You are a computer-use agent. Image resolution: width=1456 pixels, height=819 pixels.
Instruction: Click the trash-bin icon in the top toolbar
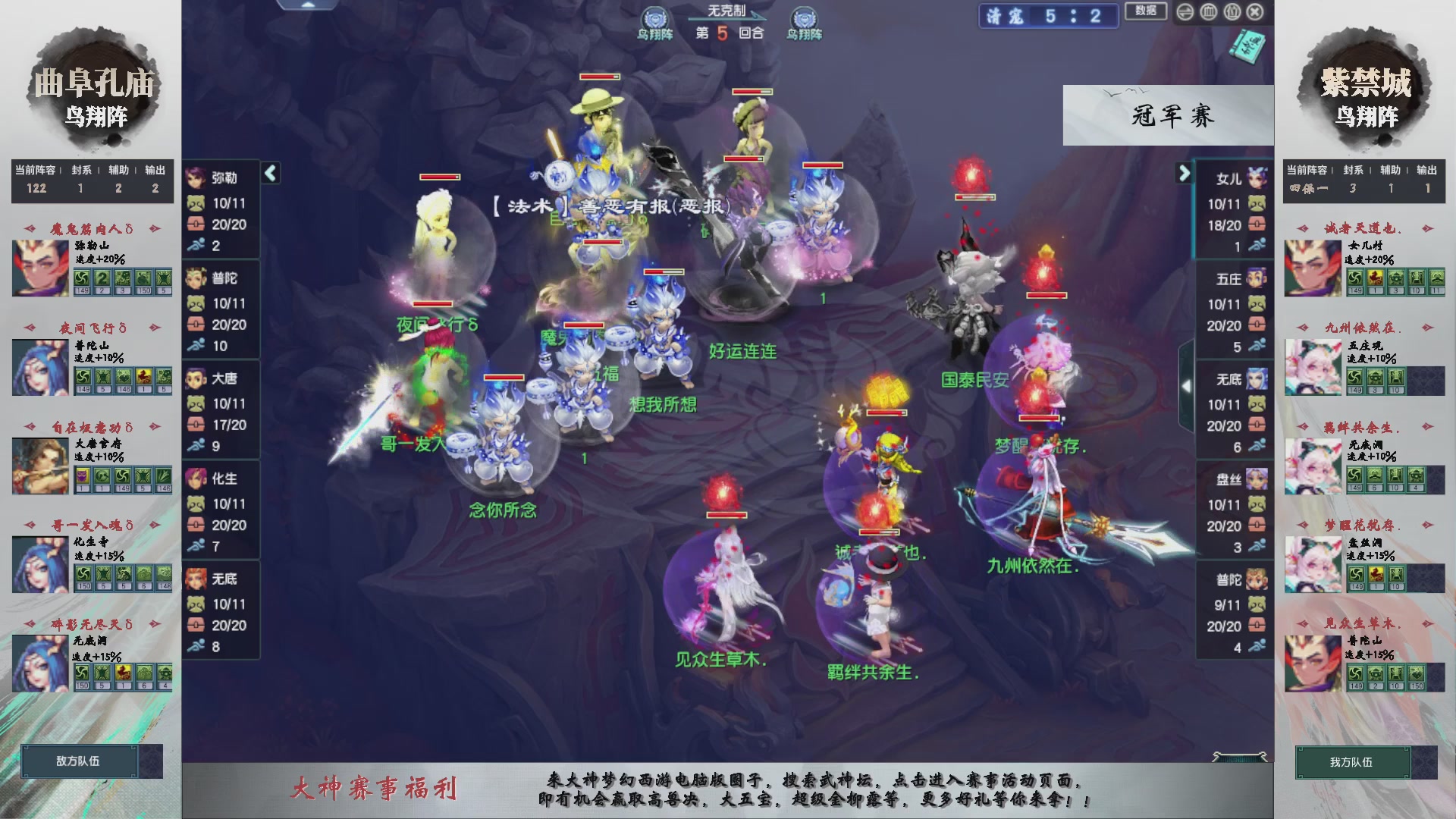1209,12
